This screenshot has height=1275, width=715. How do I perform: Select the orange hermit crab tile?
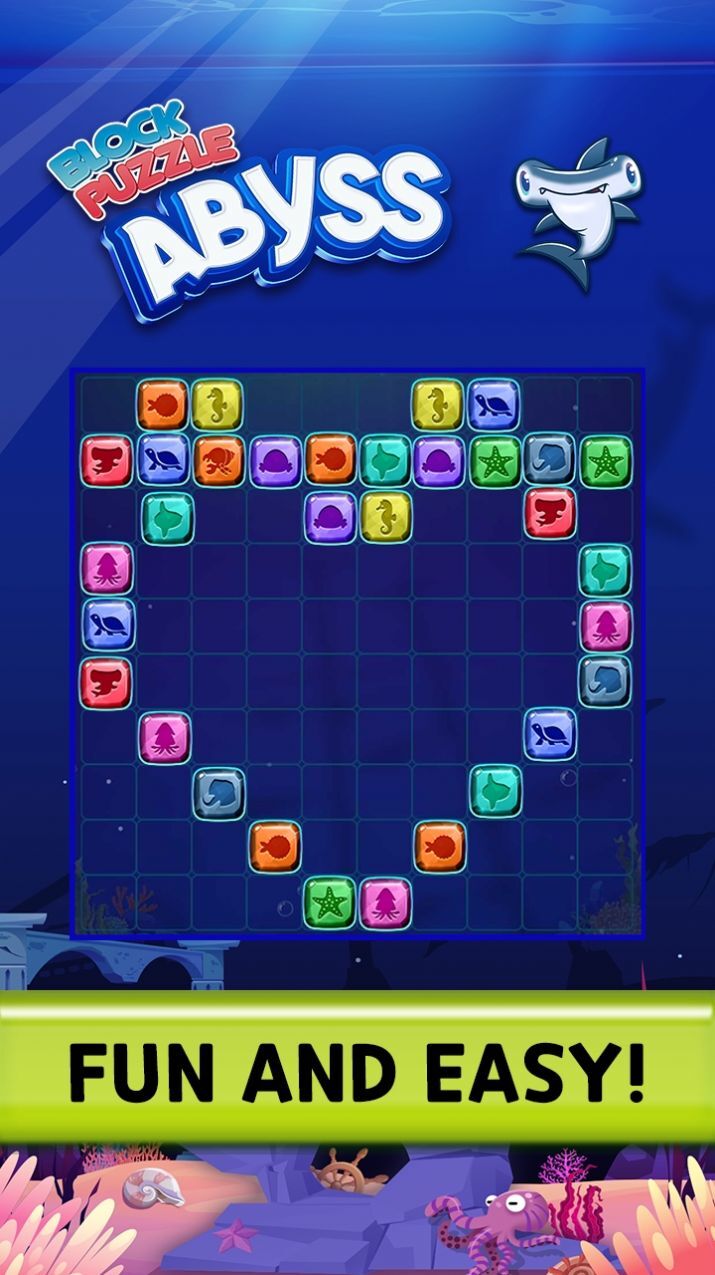click(x=218, y=459)
